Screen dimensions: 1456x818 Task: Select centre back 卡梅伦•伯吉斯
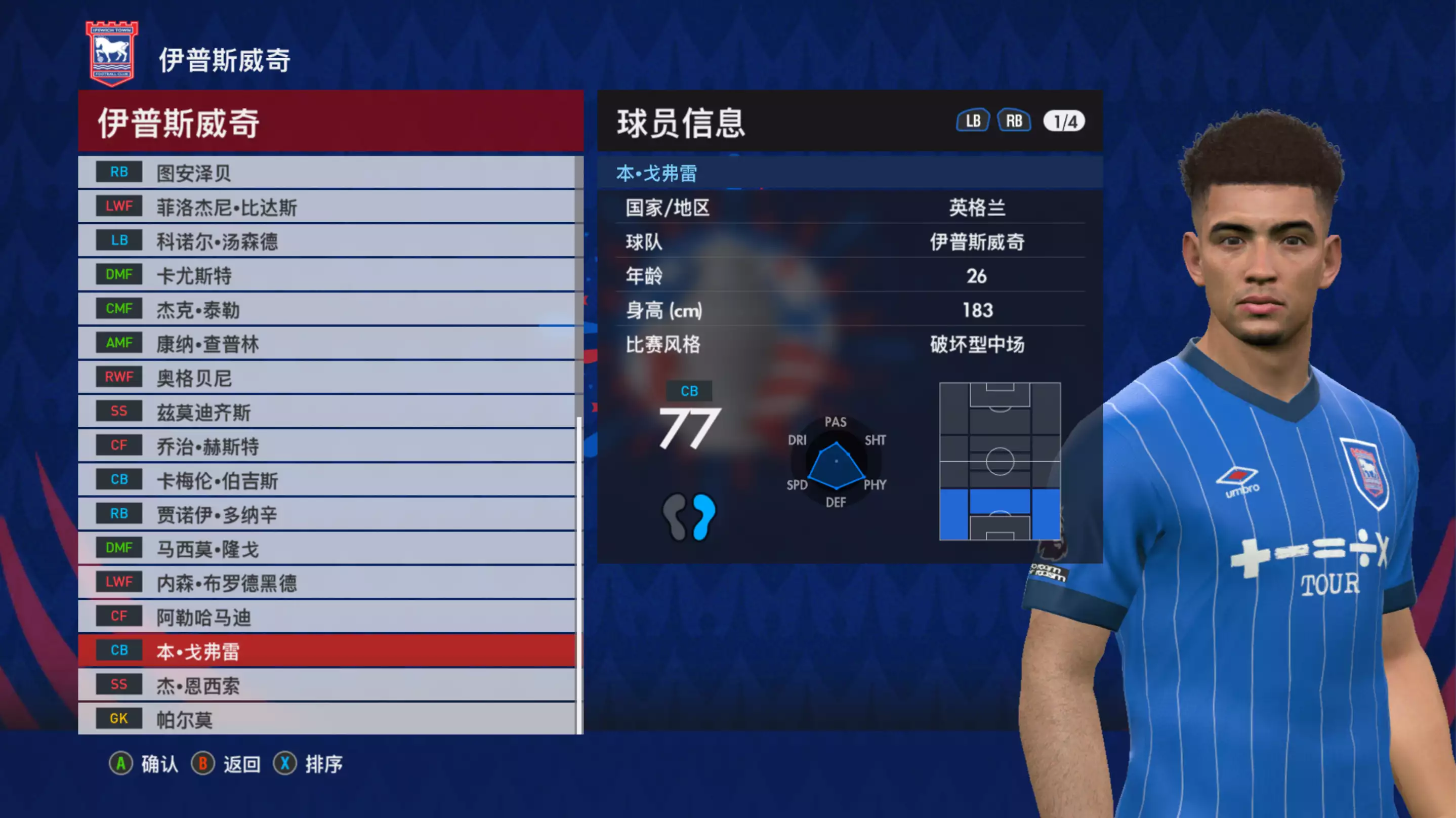[327, 480]
